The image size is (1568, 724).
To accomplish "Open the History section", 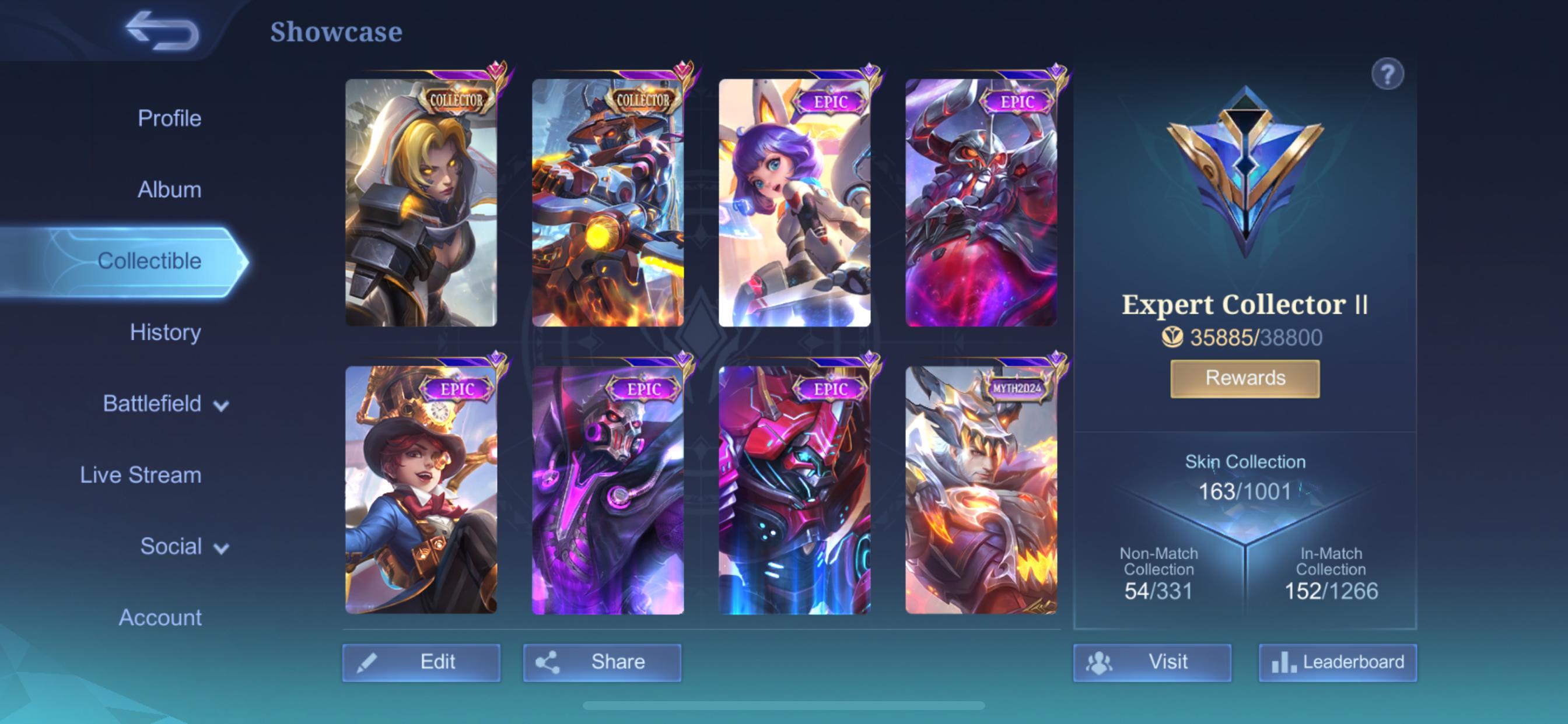I will (165, 332).
